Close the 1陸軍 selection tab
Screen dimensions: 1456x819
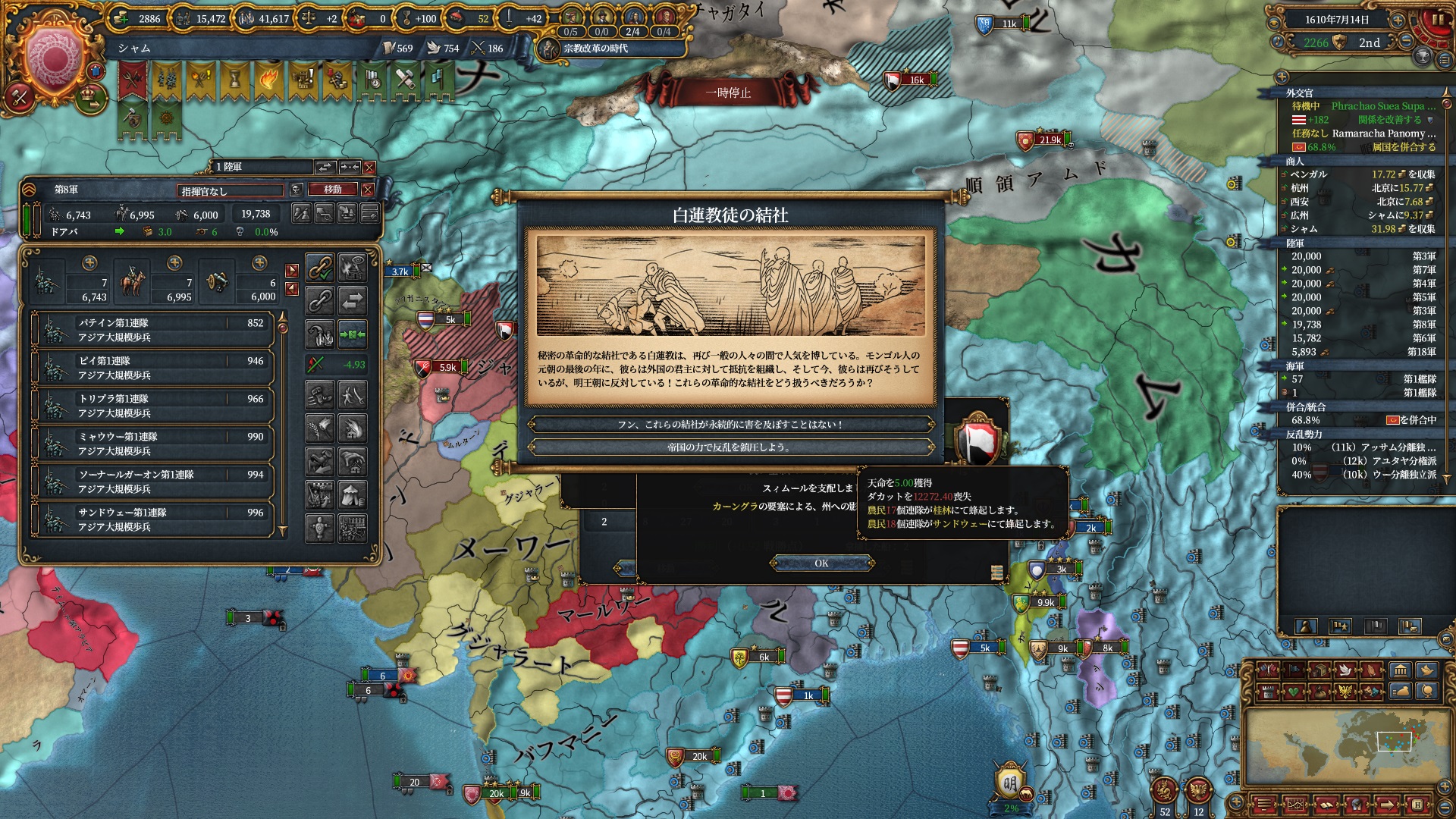(x=369, y=168)
